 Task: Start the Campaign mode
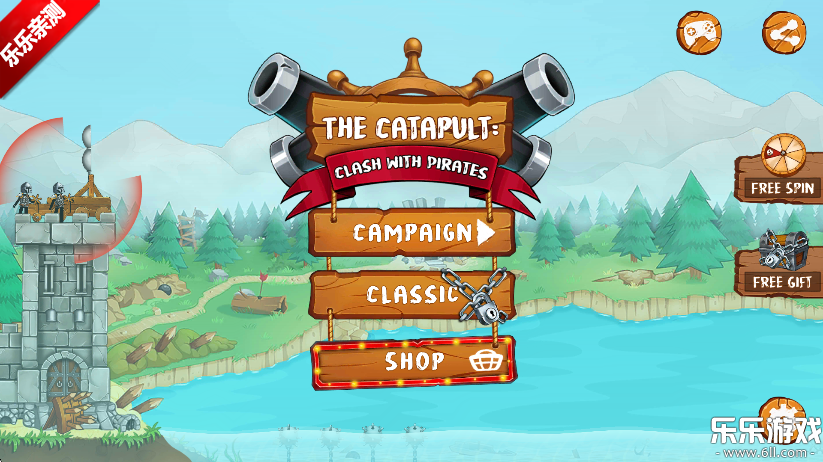tap(412, 233)
